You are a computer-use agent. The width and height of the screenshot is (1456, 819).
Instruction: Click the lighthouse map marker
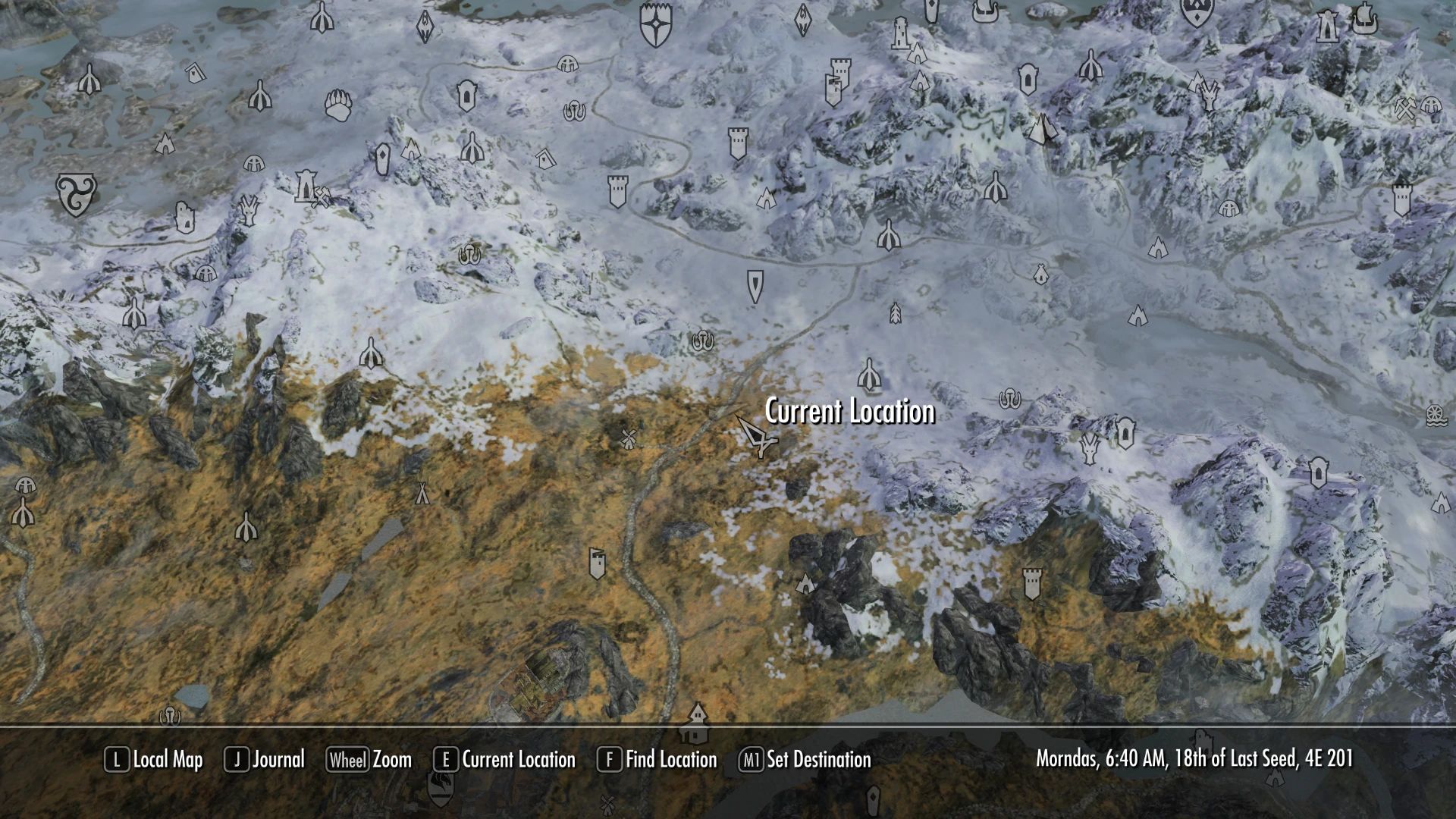(900, 33)
